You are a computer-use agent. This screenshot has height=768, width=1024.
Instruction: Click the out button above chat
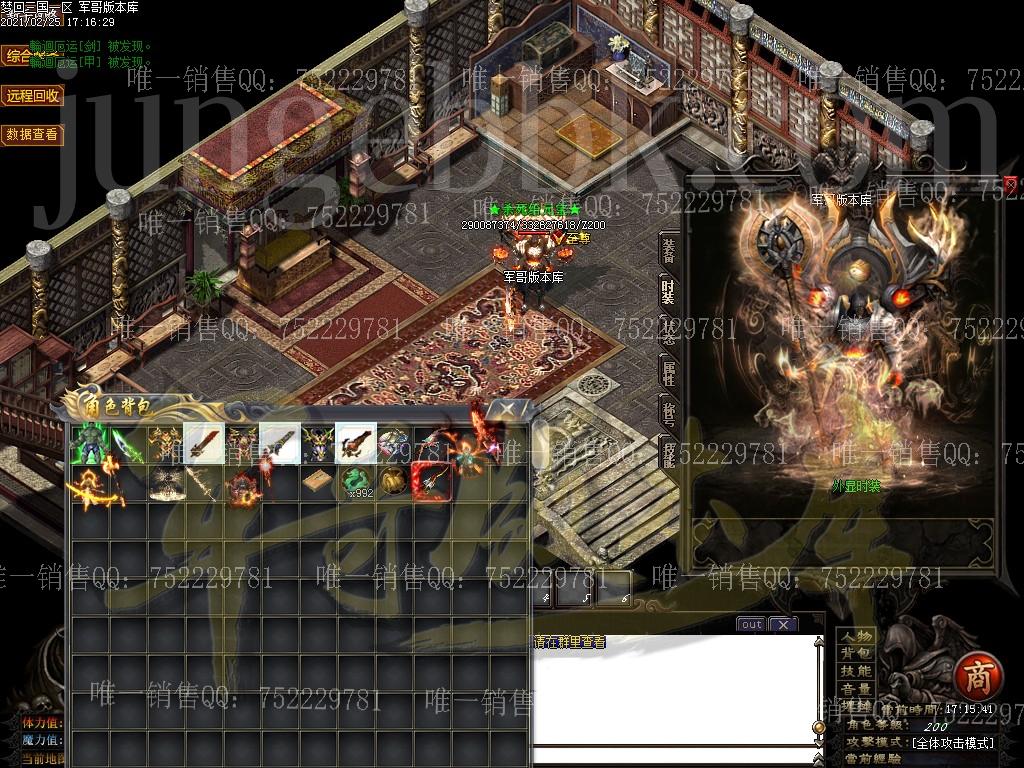point(751,624)
